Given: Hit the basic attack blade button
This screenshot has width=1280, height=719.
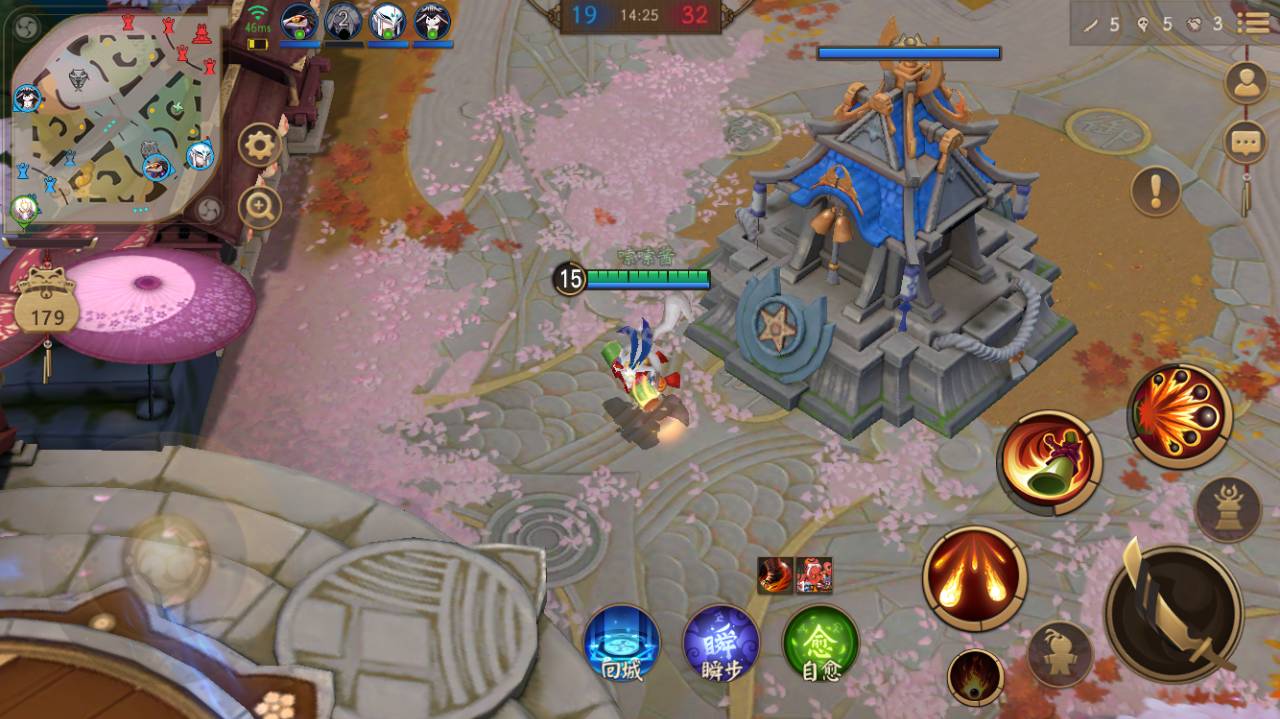Looking at the screenshot, I should [1174, 613].
